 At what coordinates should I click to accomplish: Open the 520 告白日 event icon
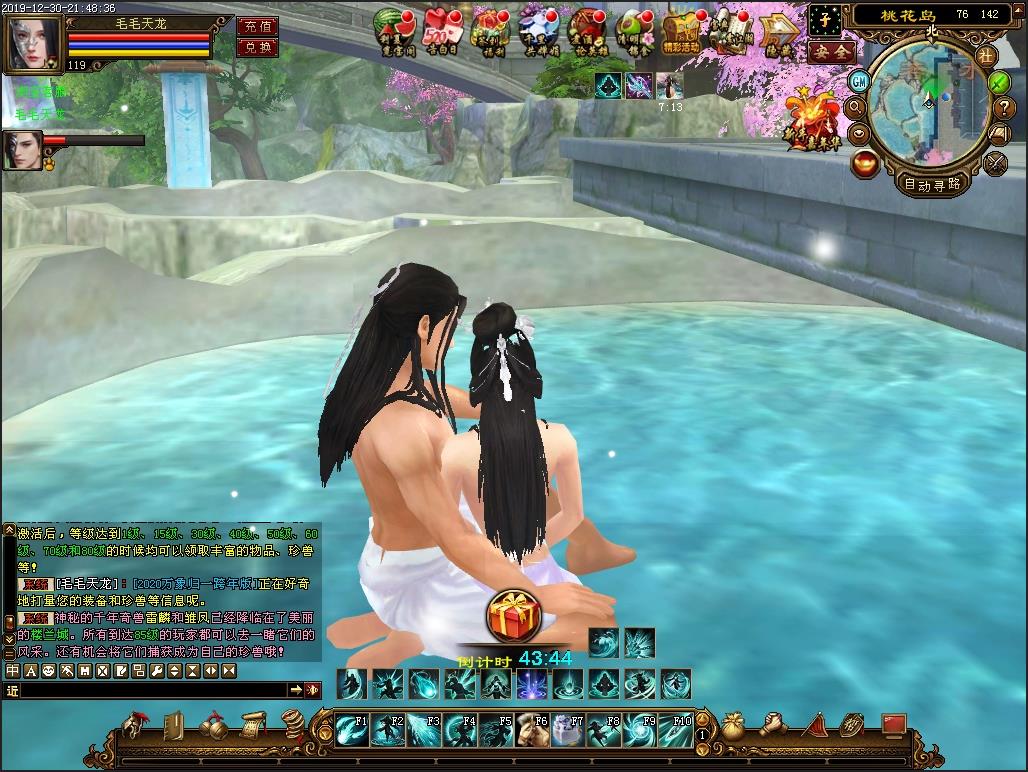tap(440, 30)
